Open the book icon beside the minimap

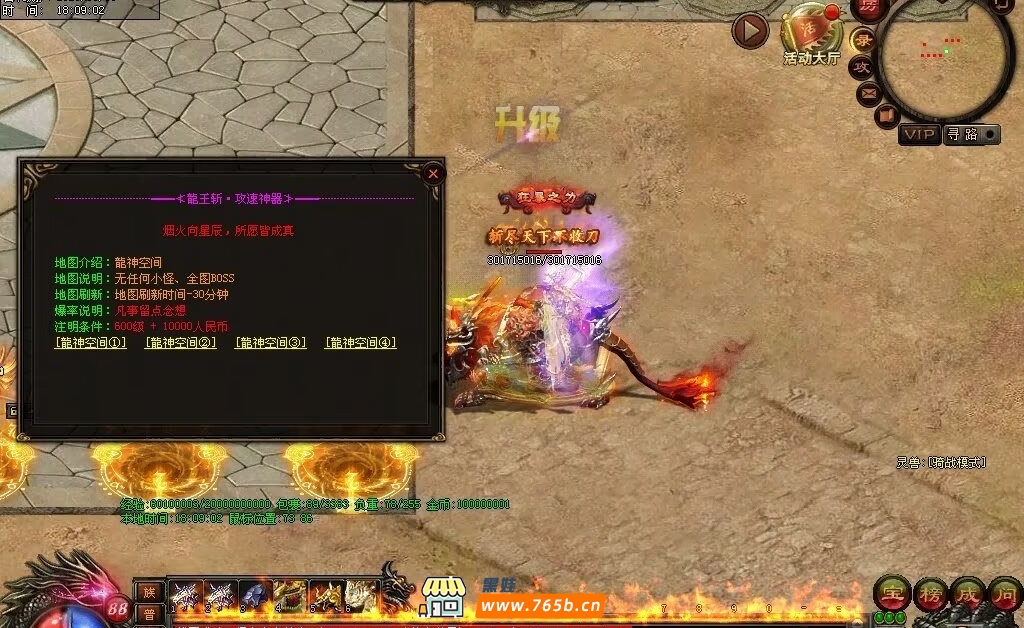click(x=886, y=117)
